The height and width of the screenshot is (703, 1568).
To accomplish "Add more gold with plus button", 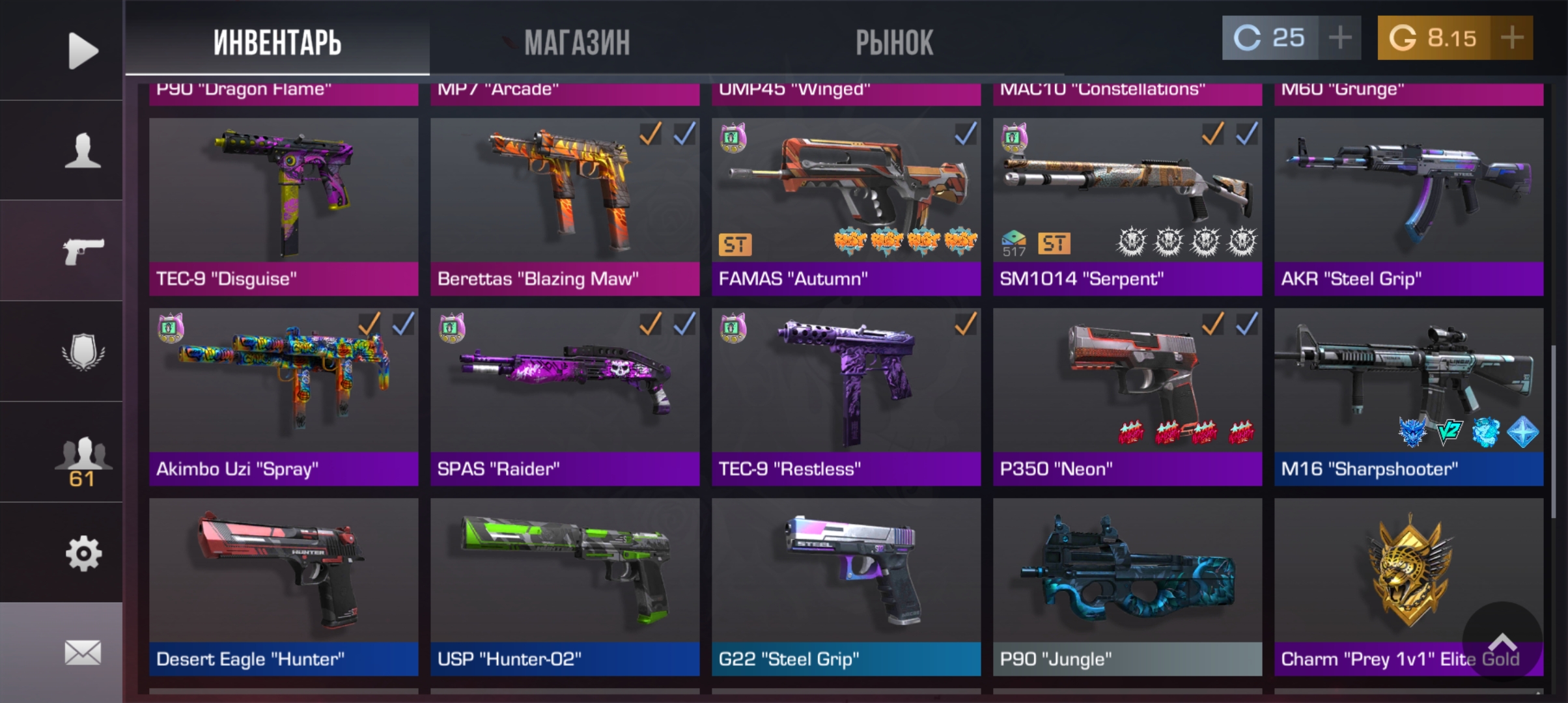I will point(1511,38).
